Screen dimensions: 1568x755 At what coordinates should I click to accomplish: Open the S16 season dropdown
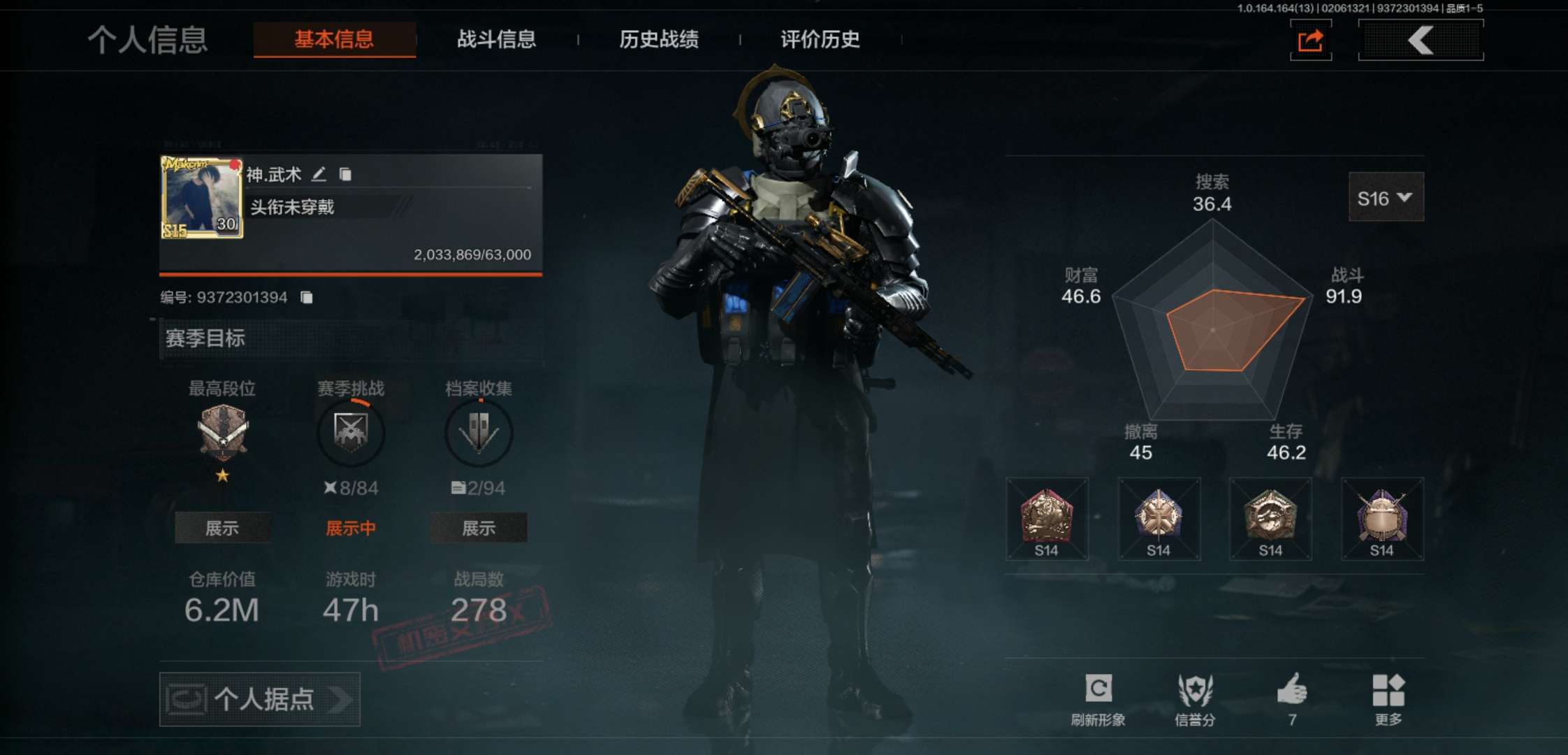(x=1386, y=198)
